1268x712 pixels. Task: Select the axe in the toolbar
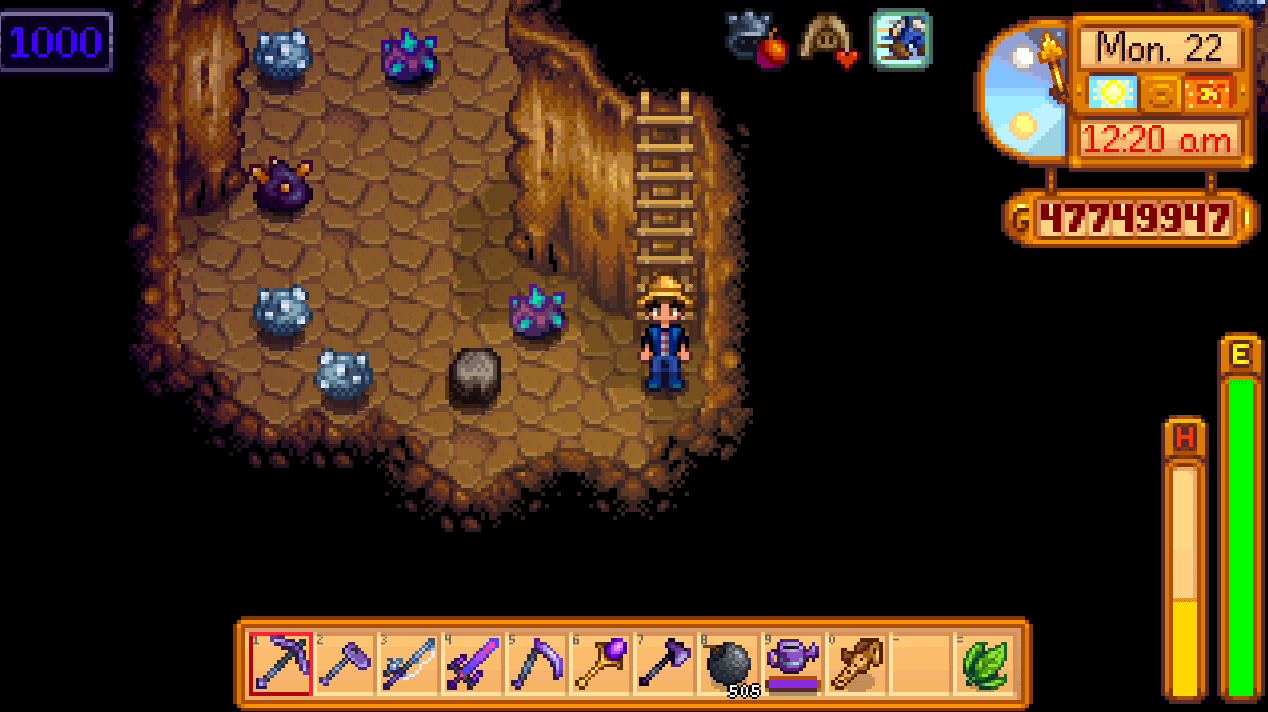point(665,663)
